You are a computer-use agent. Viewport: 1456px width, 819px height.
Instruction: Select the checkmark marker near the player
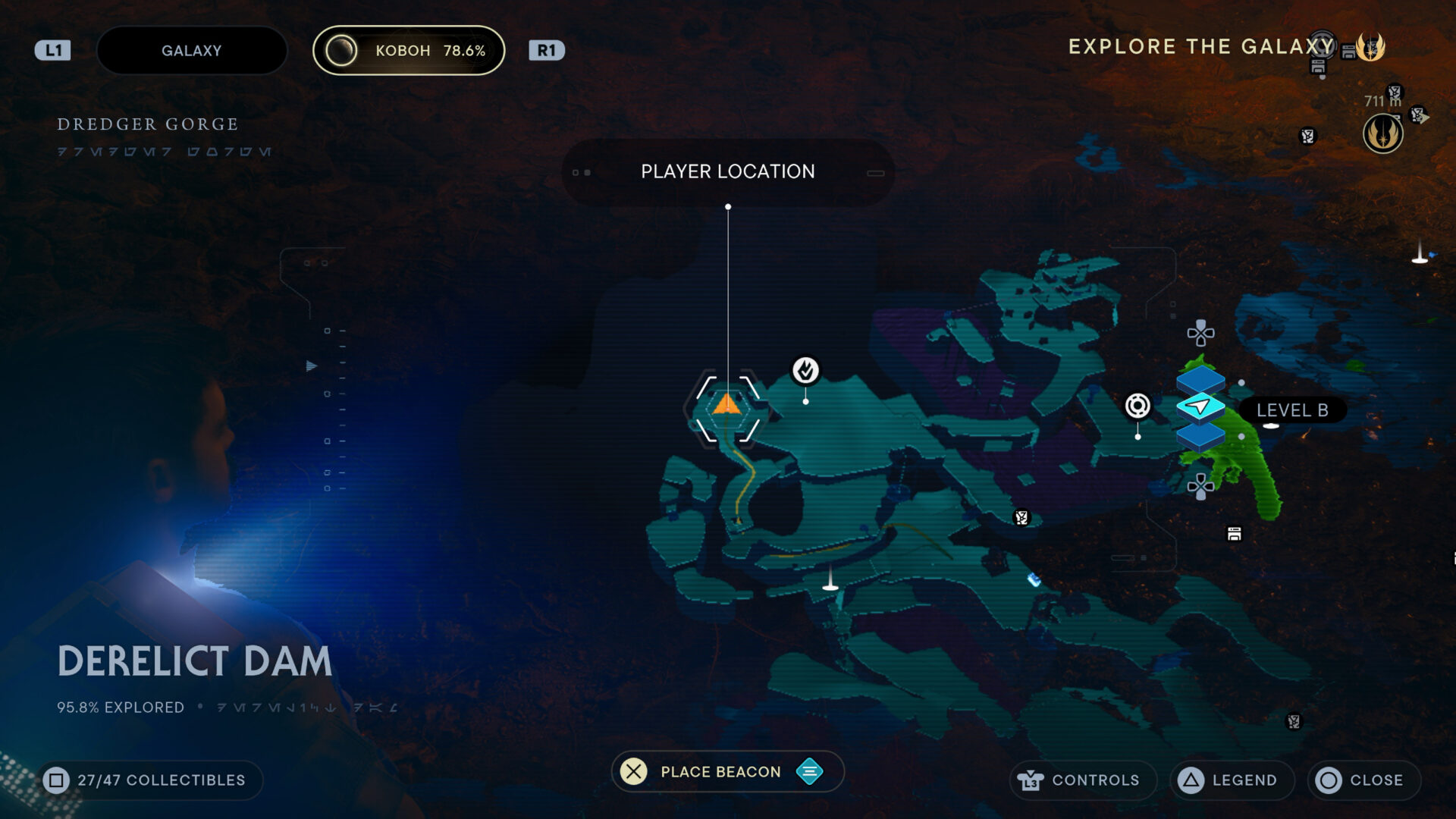(805, 370)
